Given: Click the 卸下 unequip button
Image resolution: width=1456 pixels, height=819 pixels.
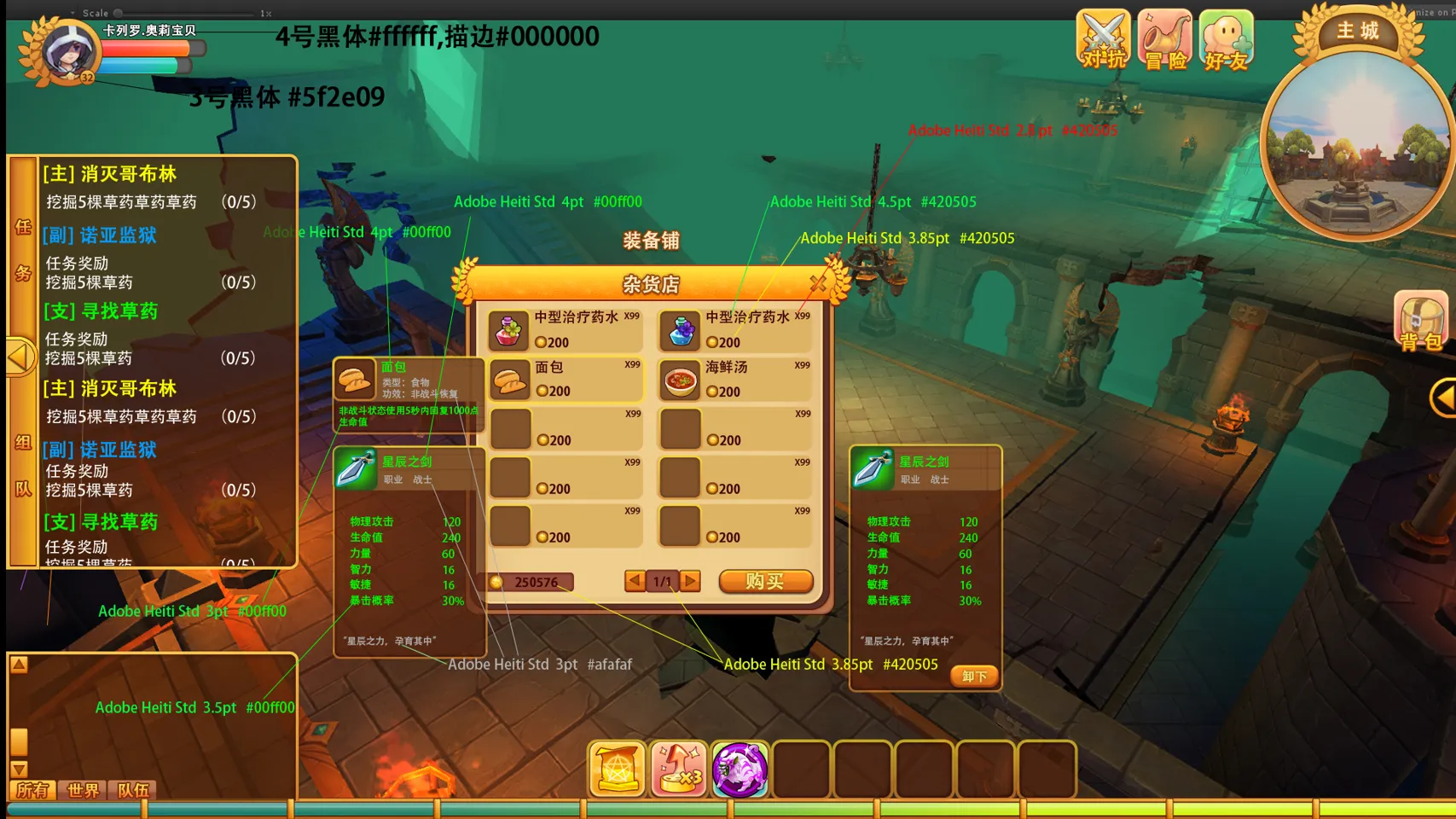Looking at the screenshot, I should (973, 677).
